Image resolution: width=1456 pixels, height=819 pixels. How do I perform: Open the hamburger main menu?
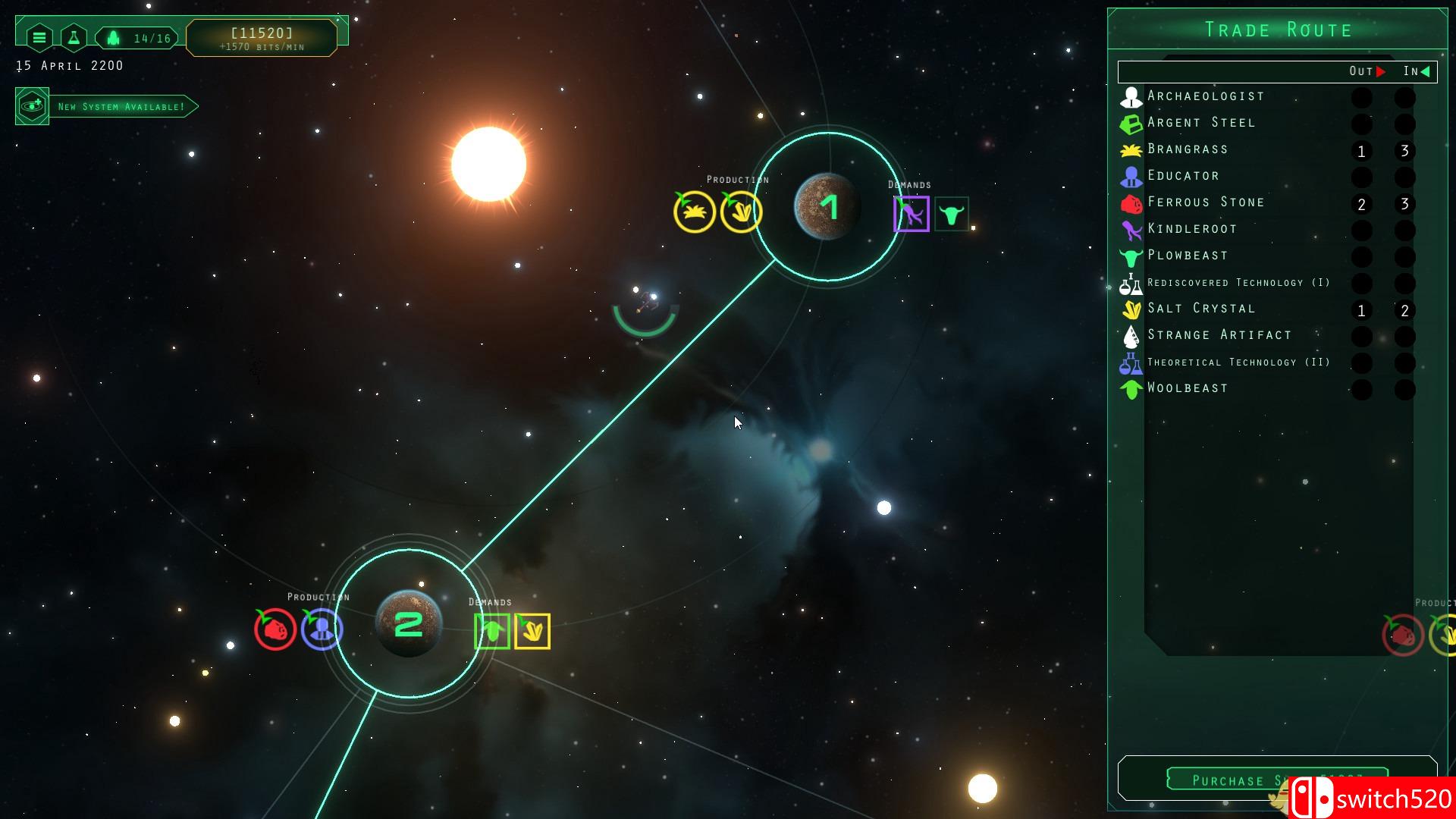point(39,37)
